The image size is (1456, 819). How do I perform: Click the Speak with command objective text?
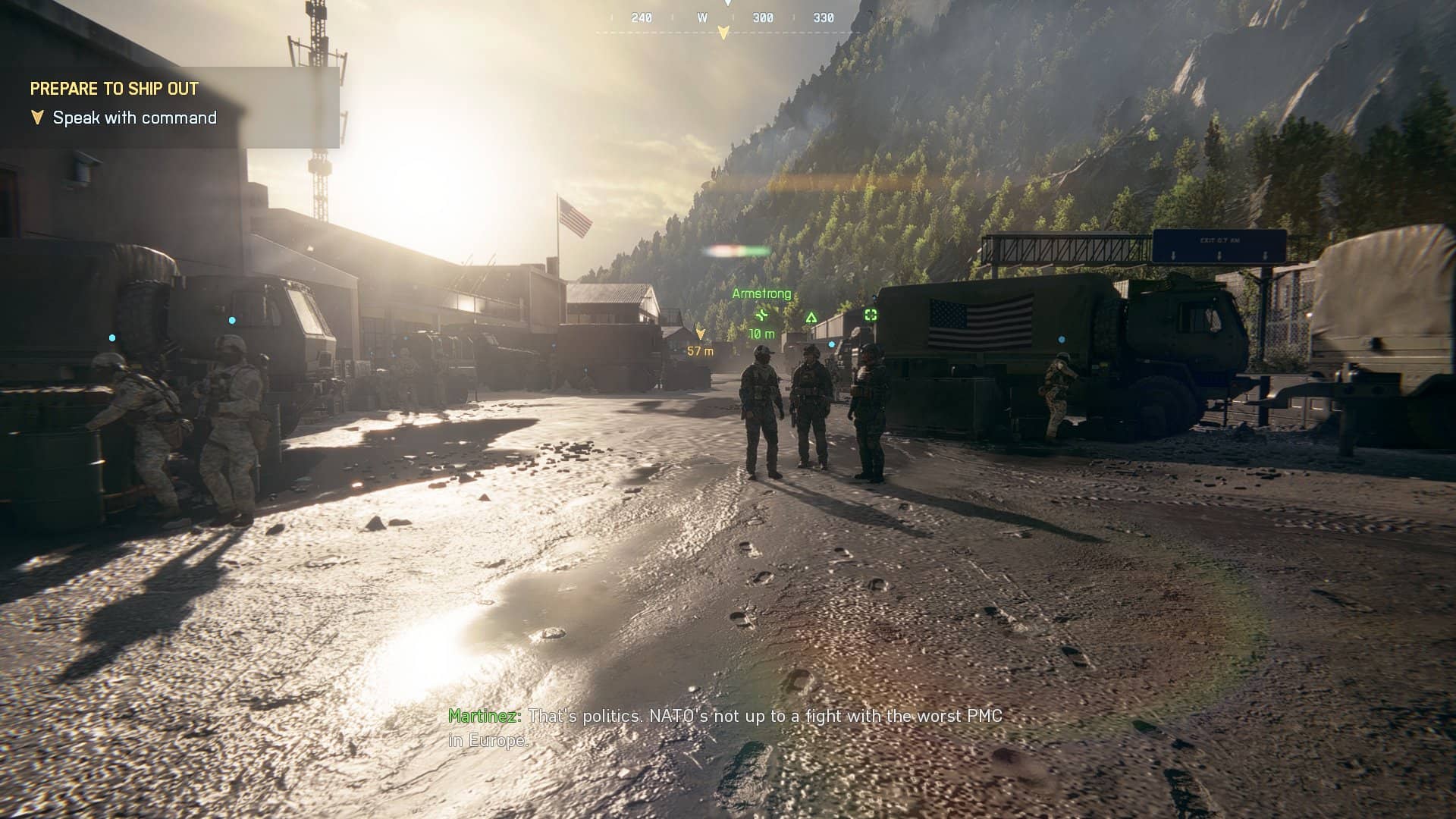[134, 118]
